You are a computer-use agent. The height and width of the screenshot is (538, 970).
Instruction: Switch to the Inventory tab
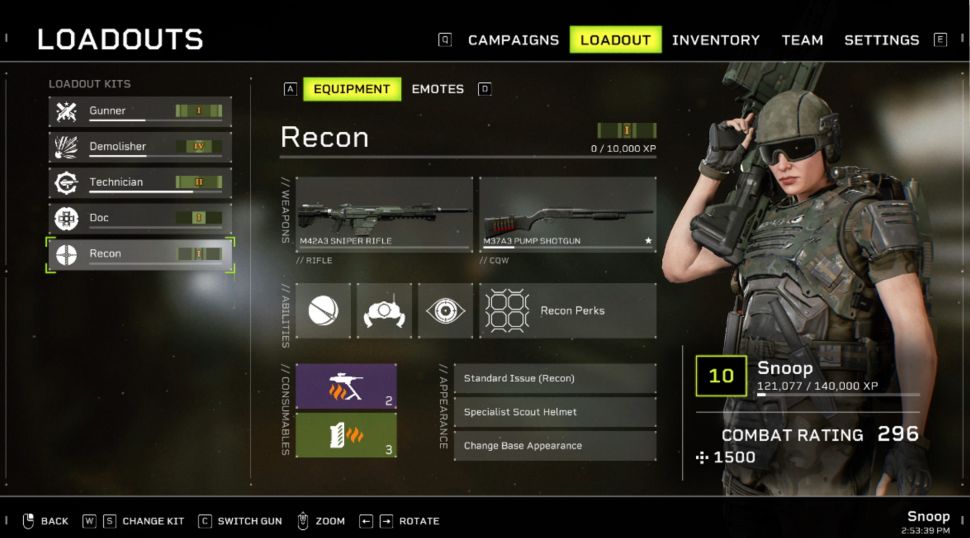[715, 40]
